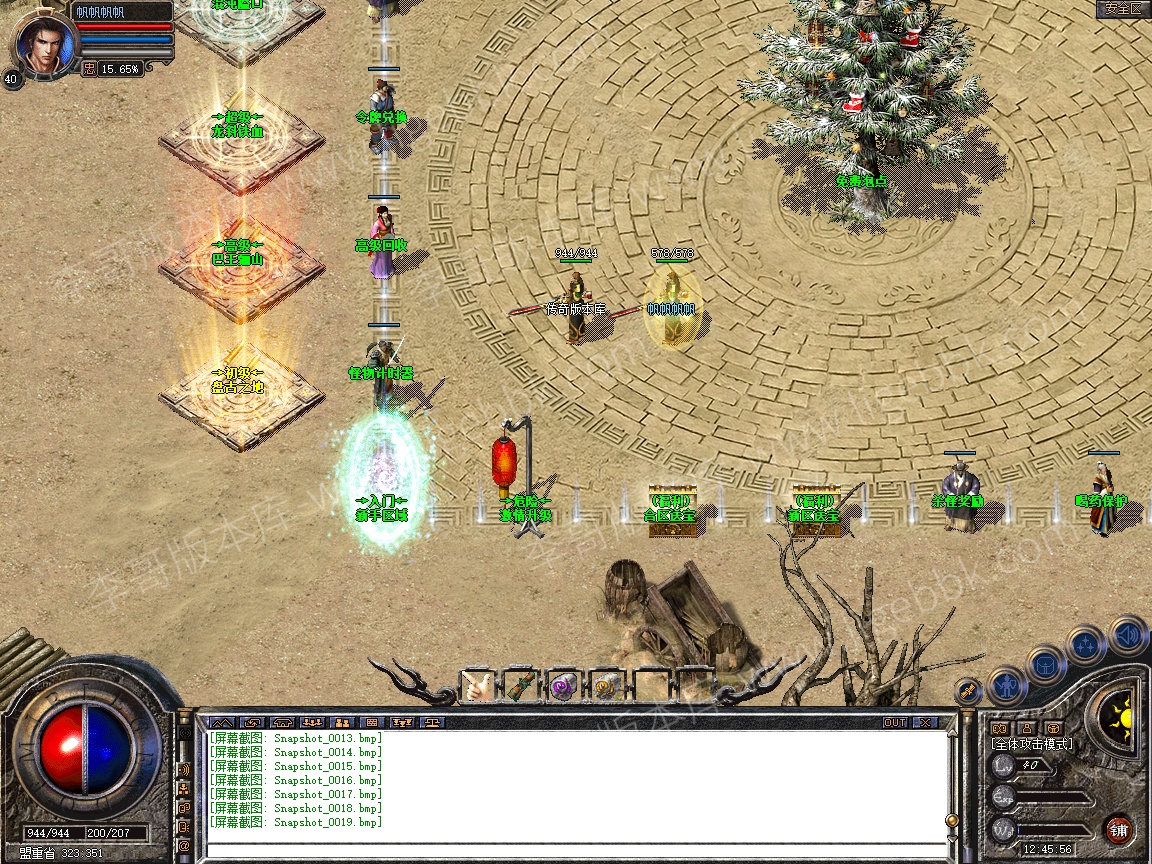
Task: Click the chat scrollbar down arrow
Action: pos(952,838)
